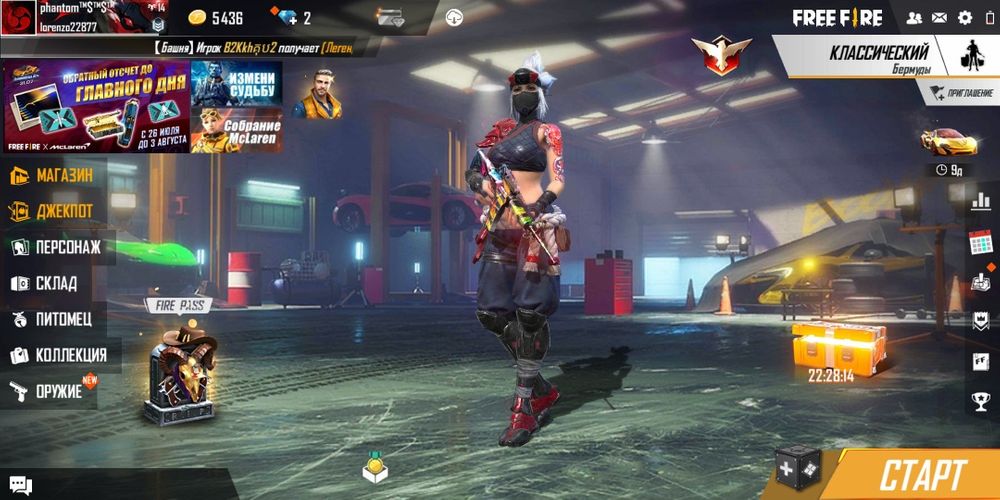Send a team invite via ПРИГЛАШЕНИЕ

pyautogui.click(x=961, y=93)
